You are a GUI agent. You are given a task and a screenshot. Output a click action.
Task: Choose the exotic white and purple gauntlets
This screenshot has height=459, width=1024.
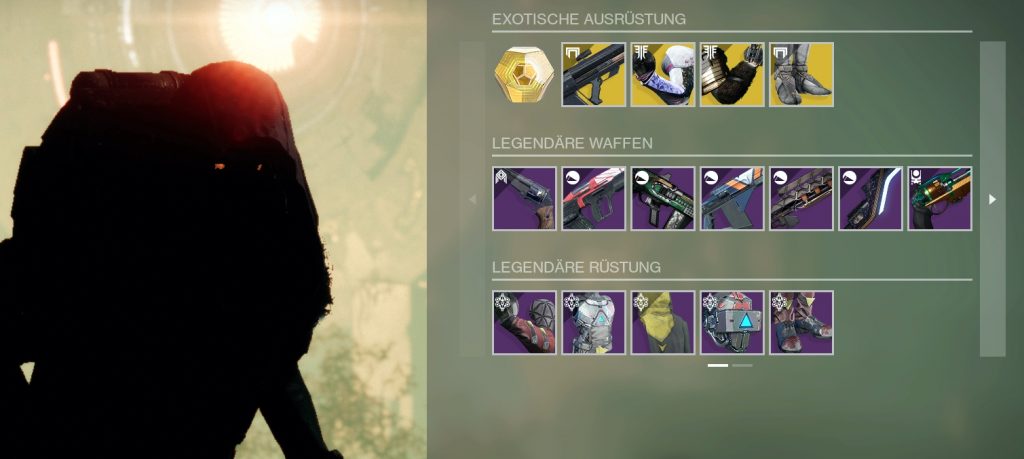(x=663, y=74)
